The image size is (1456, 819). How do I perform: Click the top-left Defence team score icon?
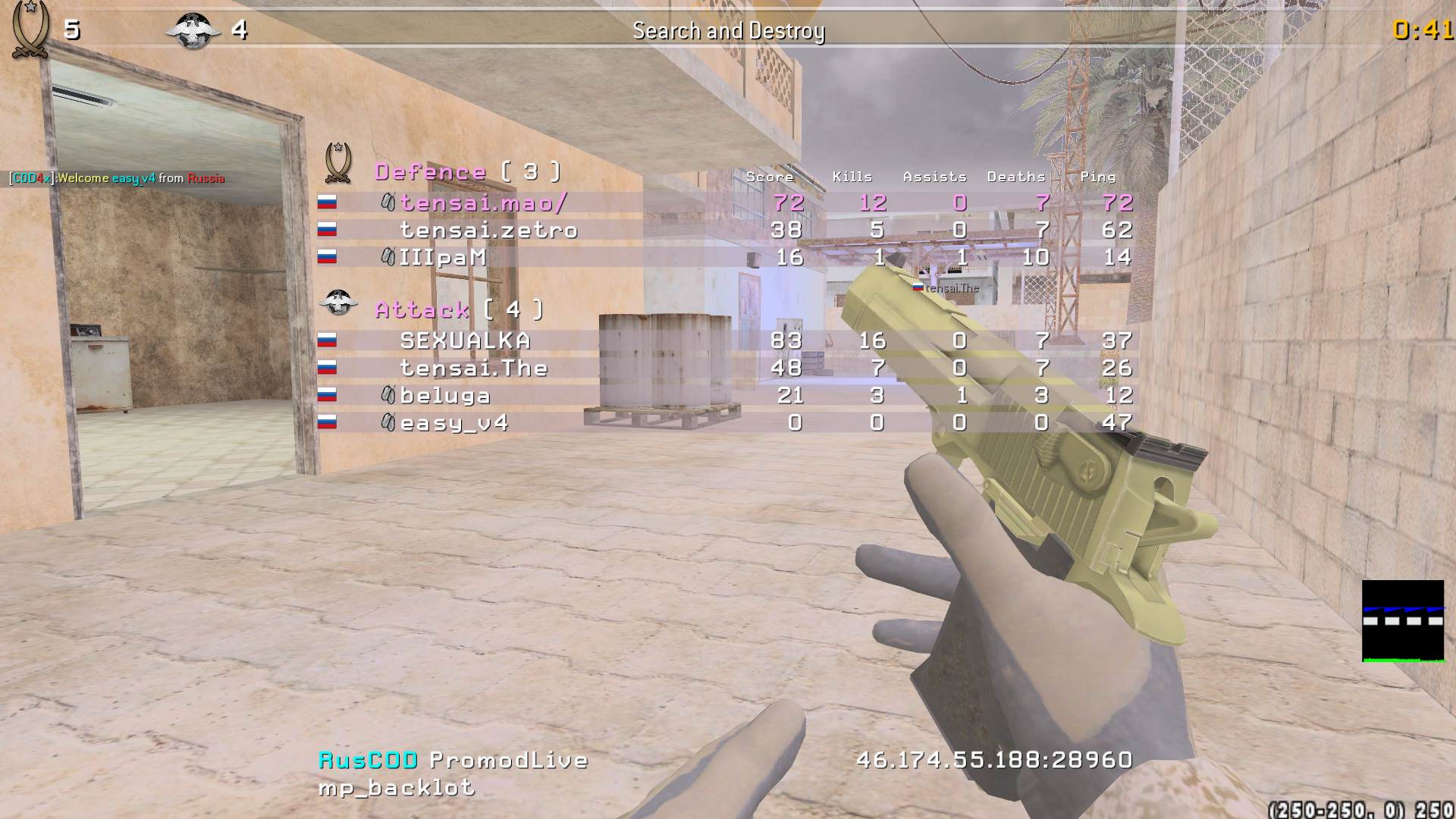(x=30, y=30)
